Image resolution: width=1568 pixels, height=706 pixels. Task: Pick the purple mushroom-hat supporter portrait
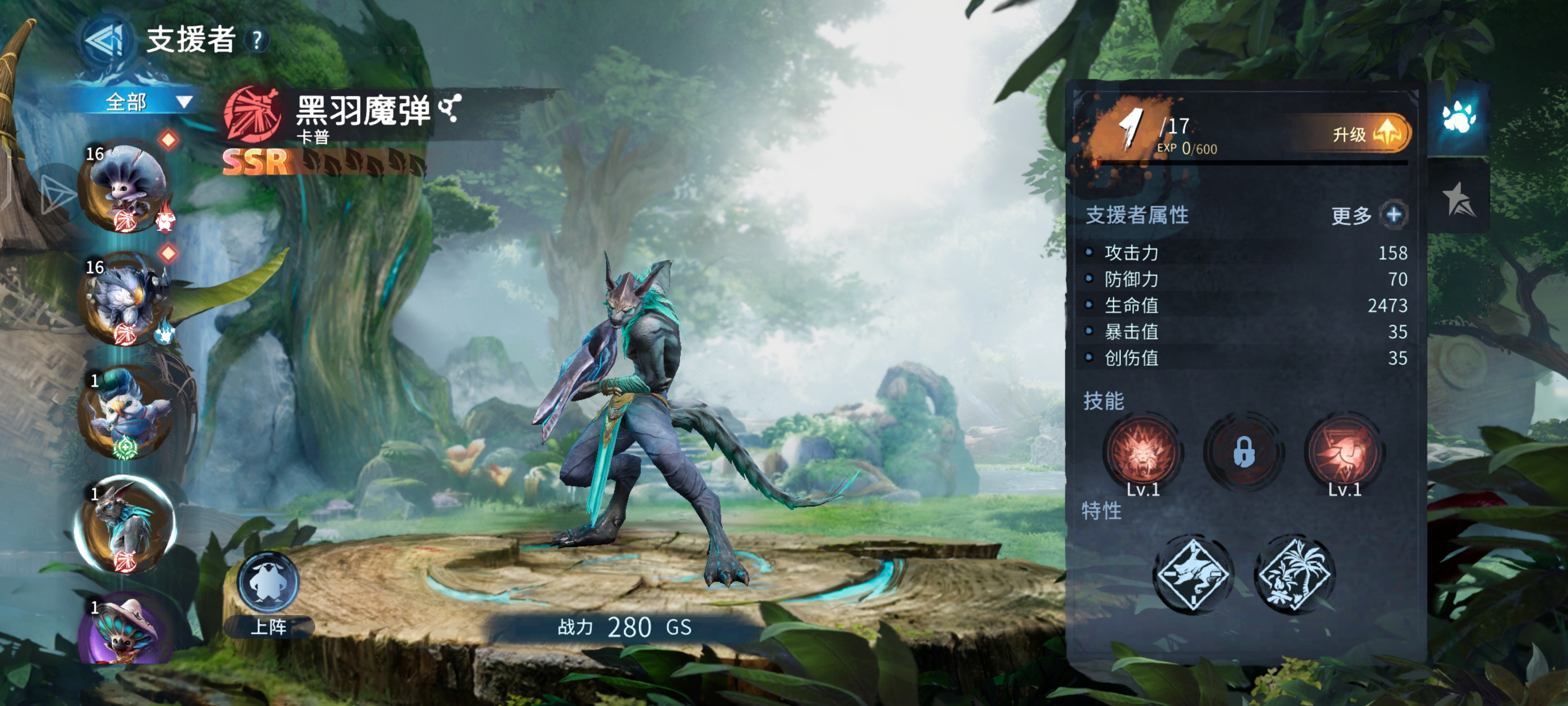(126, 630)
